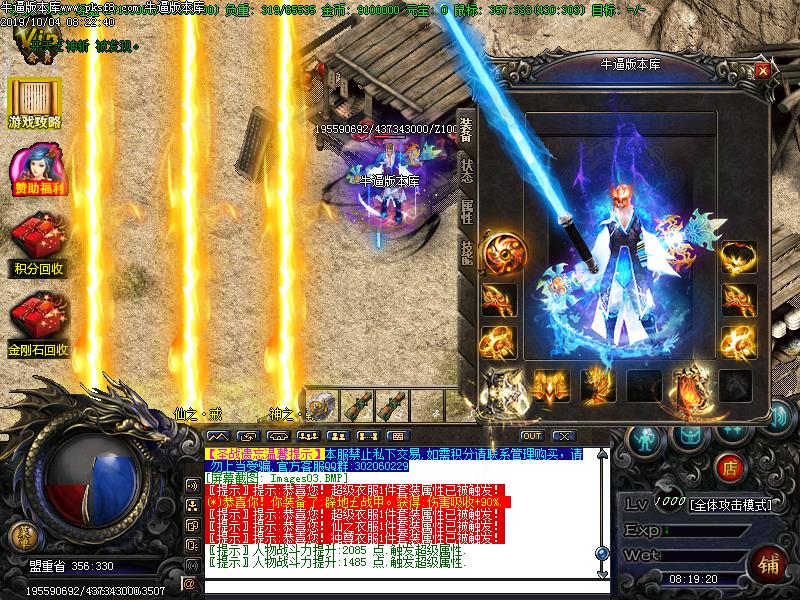
Task: Open the 属性 attributes tab
Action: [467, 211]
